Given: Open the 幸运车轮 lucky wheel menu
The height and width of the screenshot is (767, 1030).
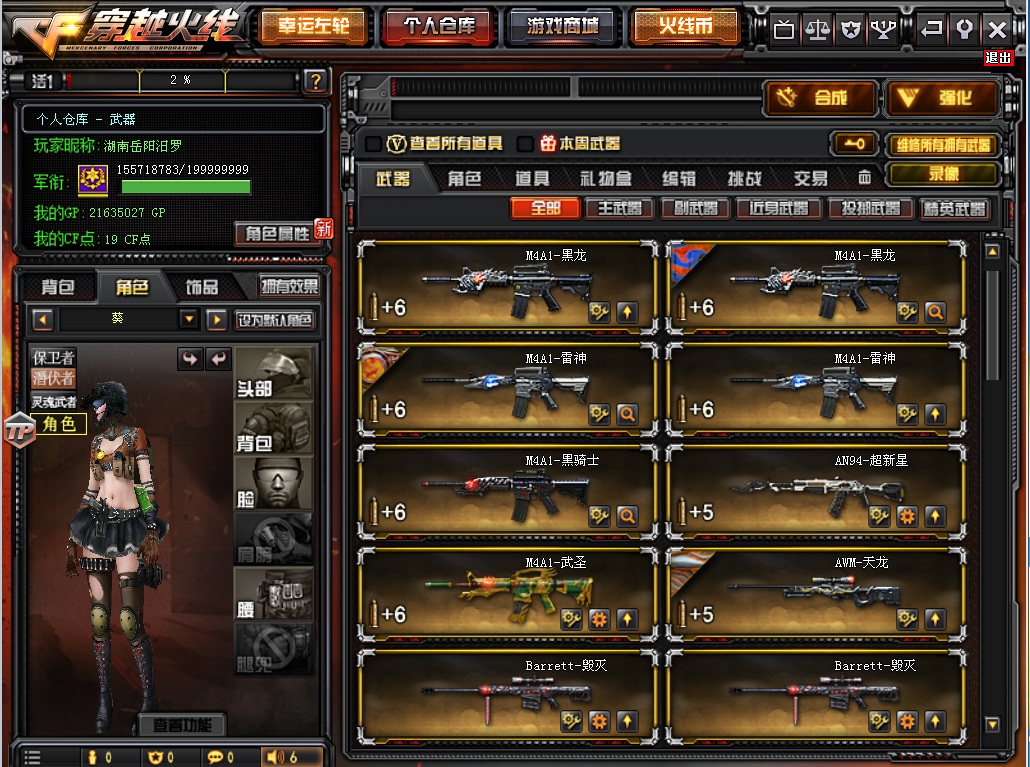Looking at the screenshot, I should pos(313,27).
